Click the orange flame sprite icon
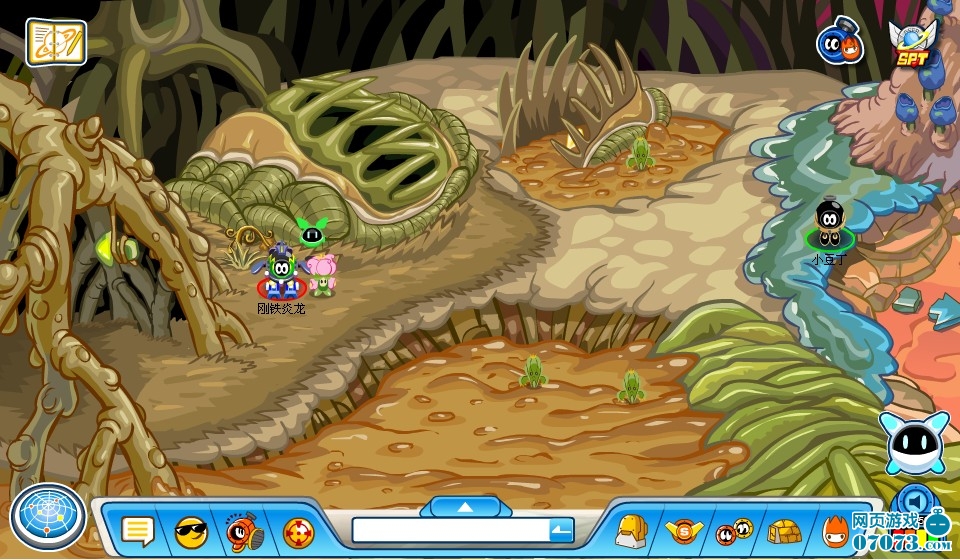 [x=836, y=530]
